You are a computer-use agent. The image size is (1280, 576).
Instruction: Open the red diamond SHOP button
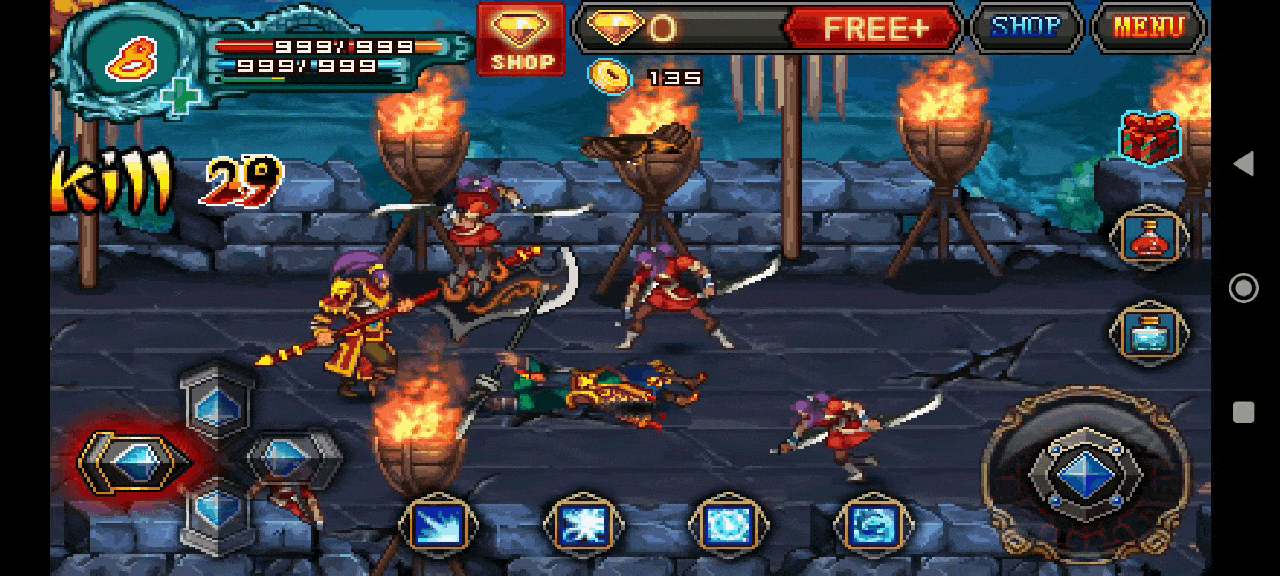(x=521, y=38)
